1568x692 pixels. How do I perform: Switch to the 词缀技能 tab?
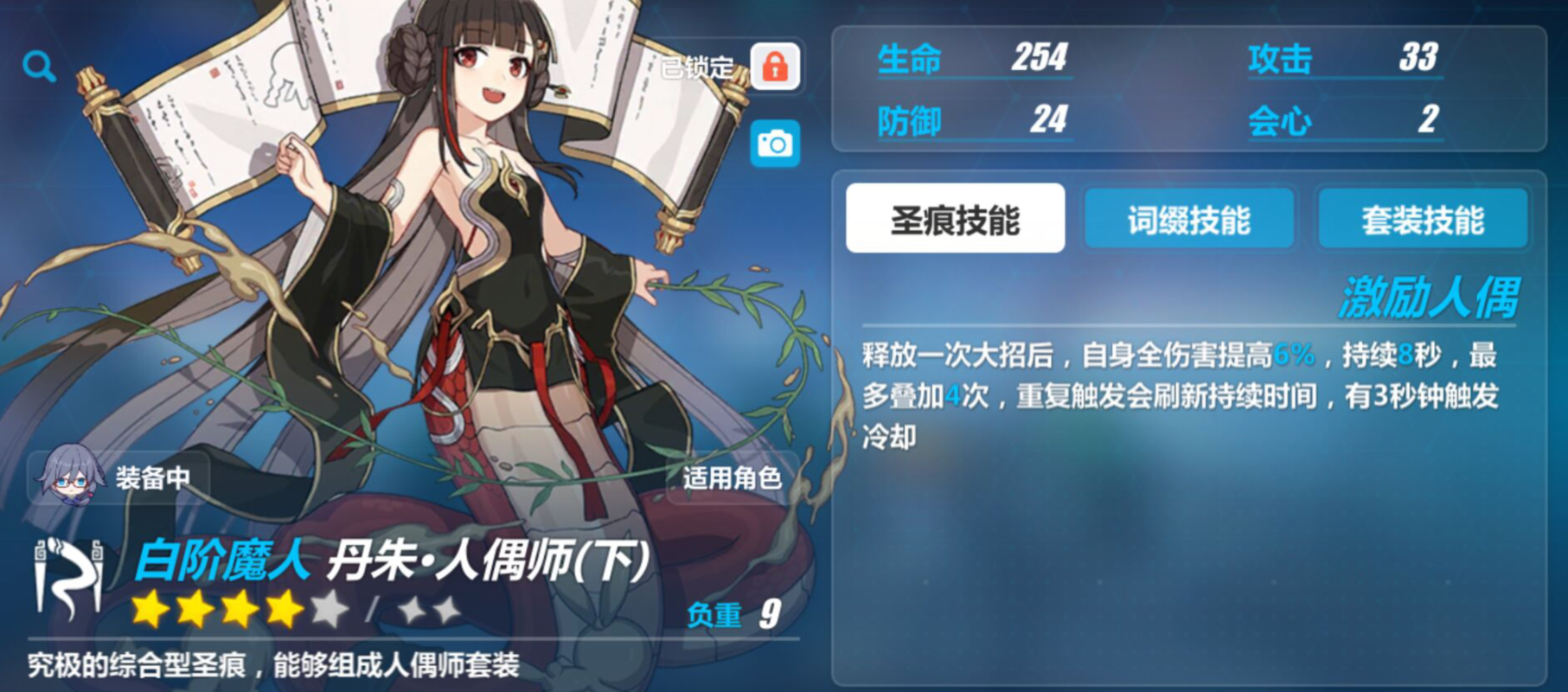pyautogui.click(x=1189, y=220)
